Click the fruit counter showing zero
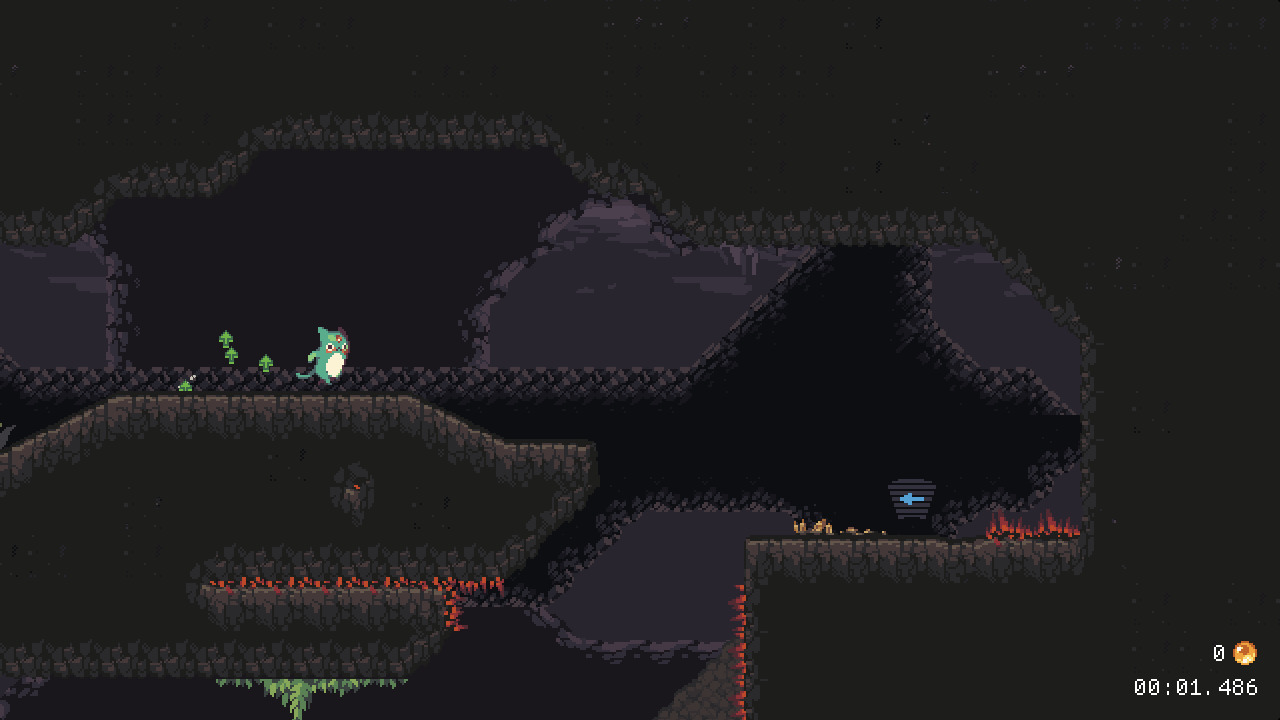The width and height of the screenshot is (1280, 720). coord(1218,653)
